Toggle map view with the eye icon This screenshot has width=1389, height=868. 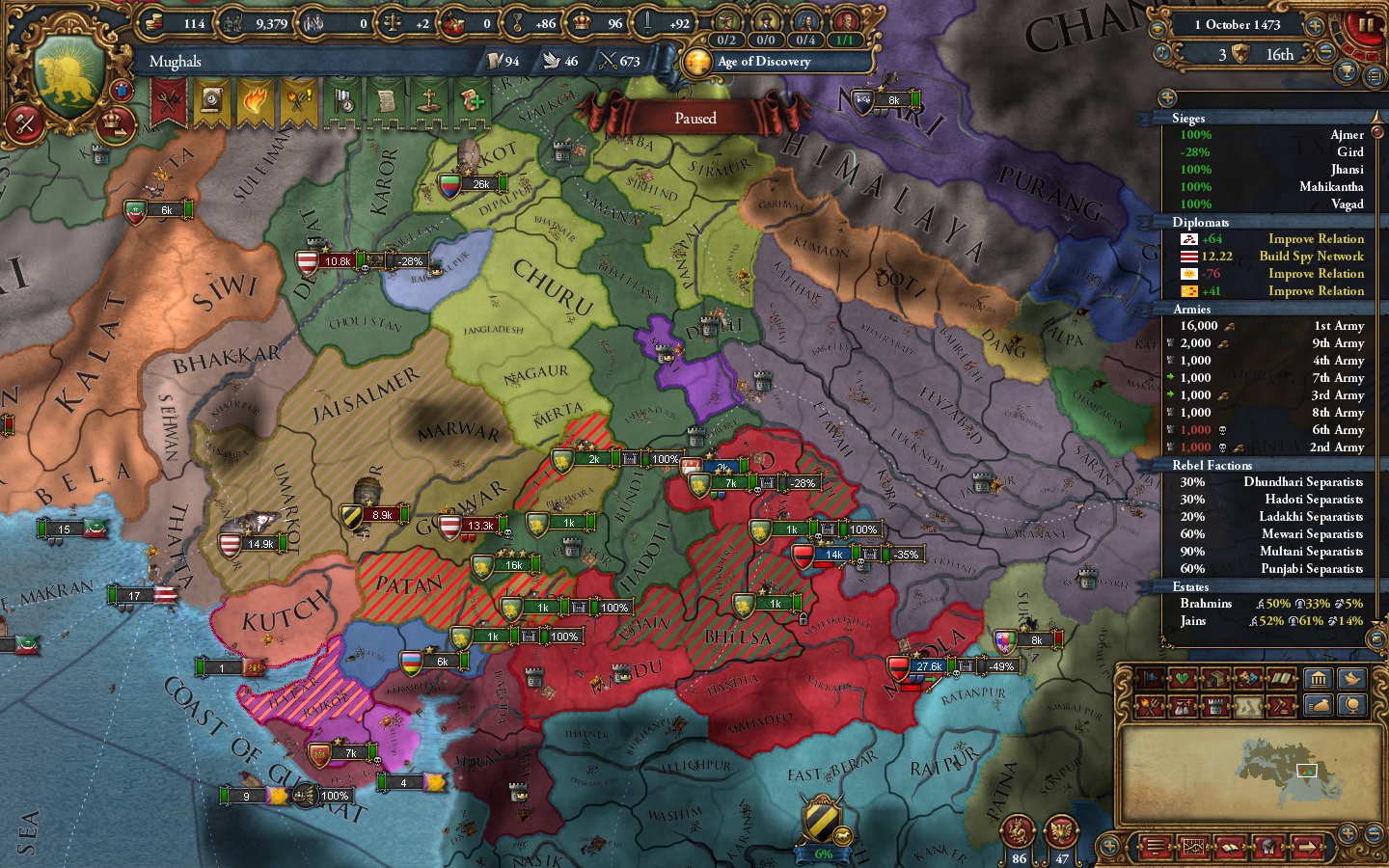[x=1157, y=30]
